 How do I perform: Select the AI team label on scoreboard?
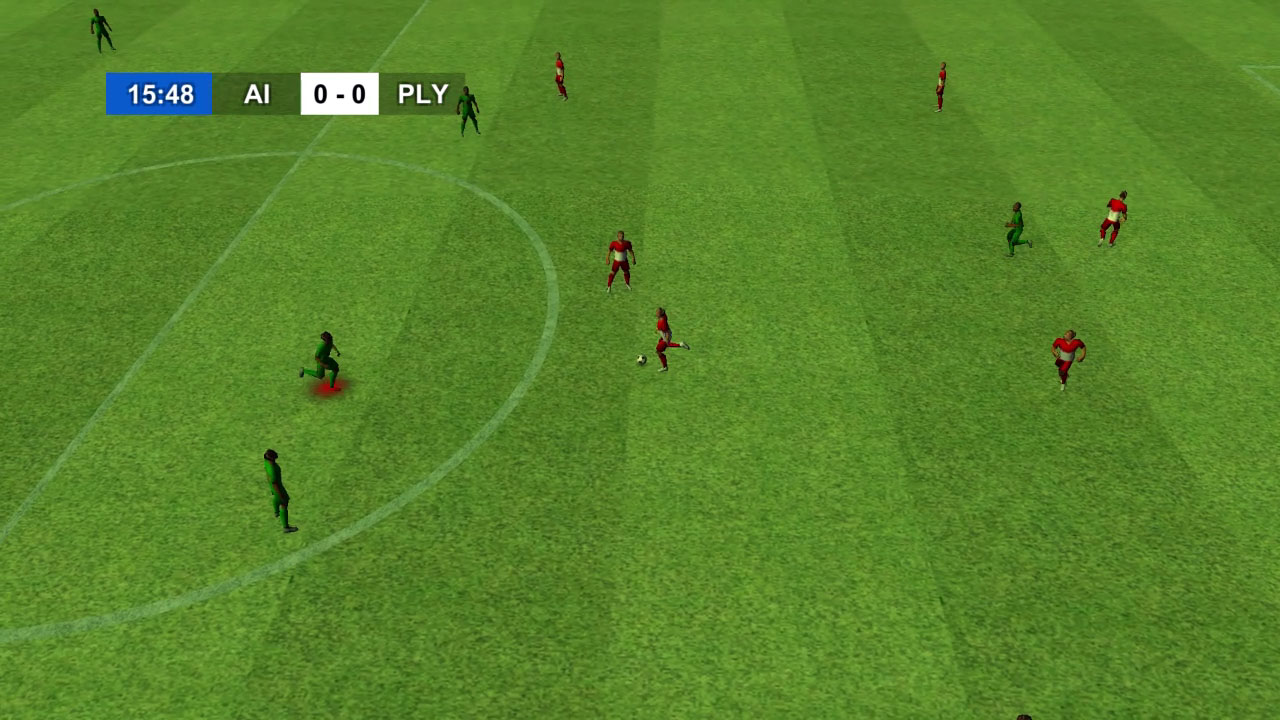click(257, 95)
